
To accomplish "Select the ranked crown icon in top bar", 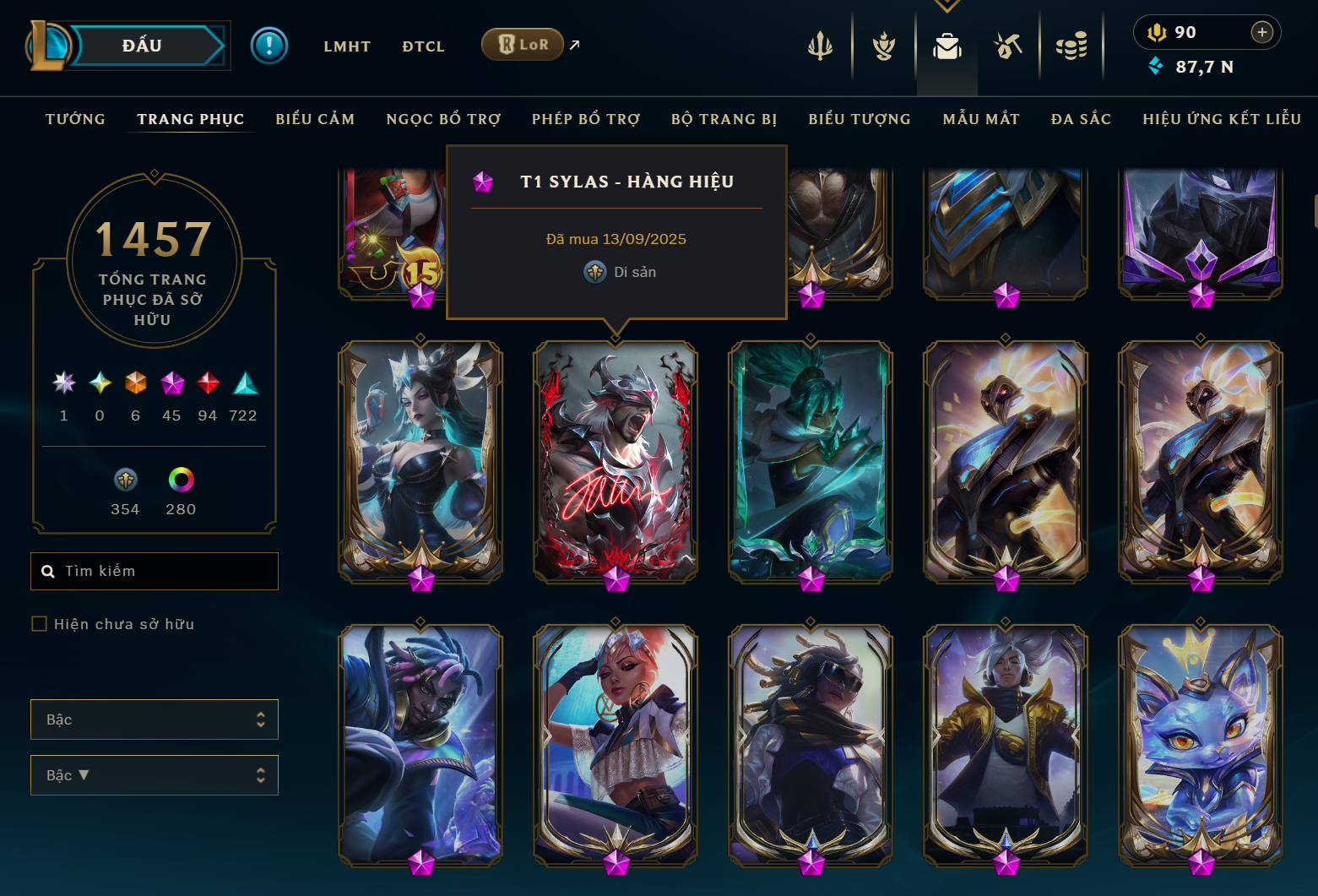I will [x=882, y=47].
